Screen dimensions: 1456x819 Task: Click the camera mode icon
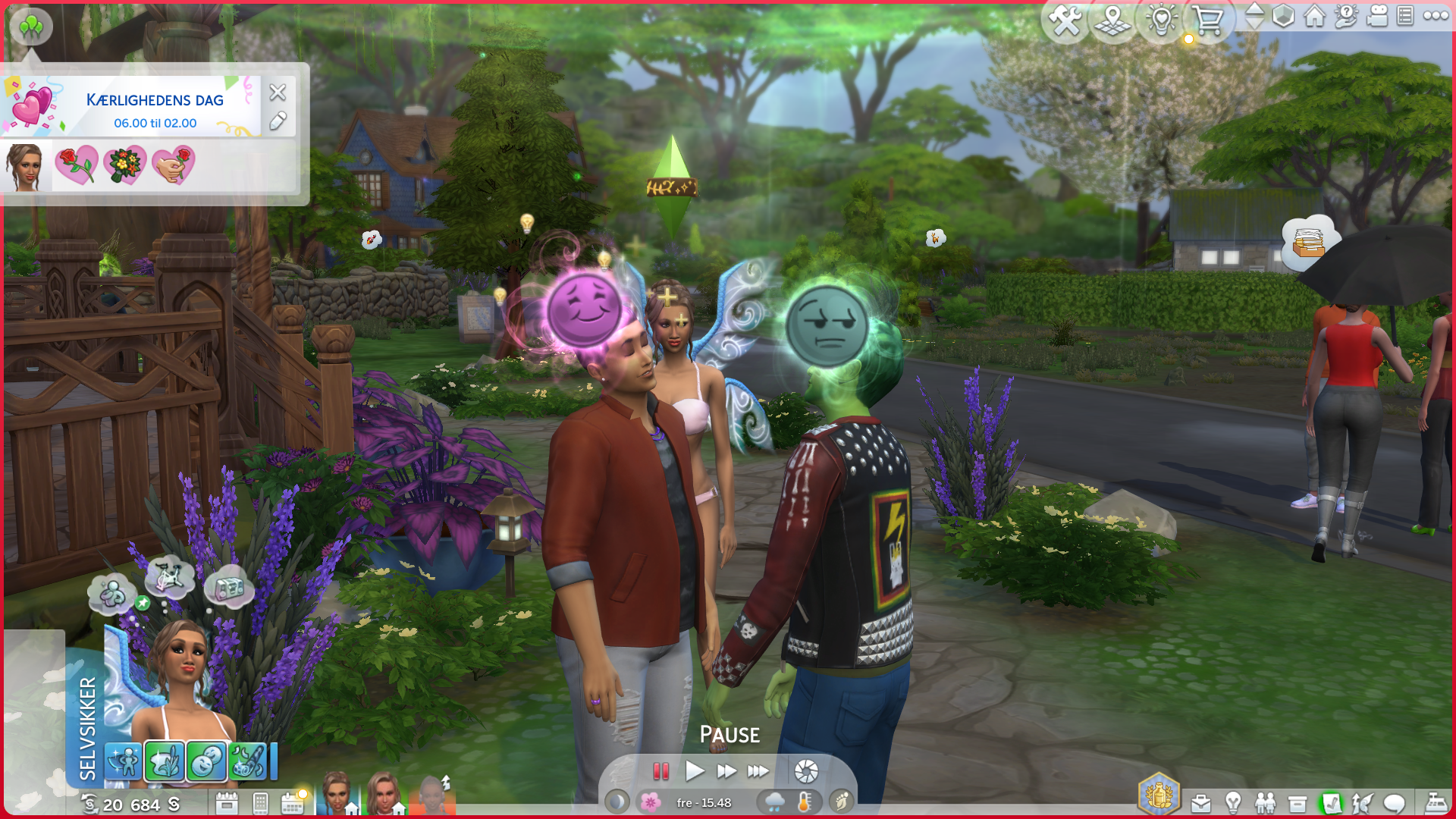coord(1376,16)
